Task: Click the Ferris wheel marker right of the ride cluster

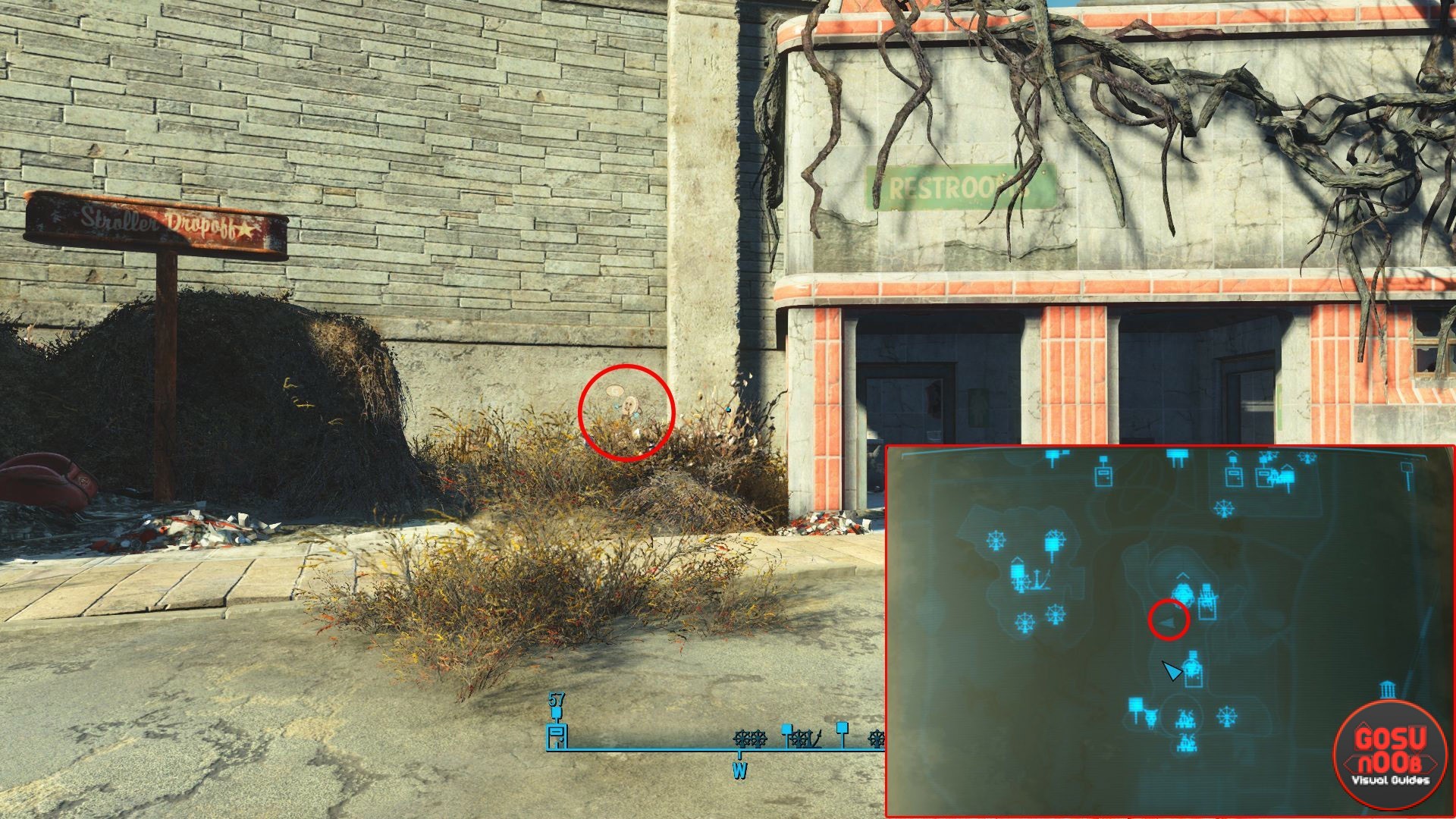Action: pyautogui.click(x=1226, y=715)
